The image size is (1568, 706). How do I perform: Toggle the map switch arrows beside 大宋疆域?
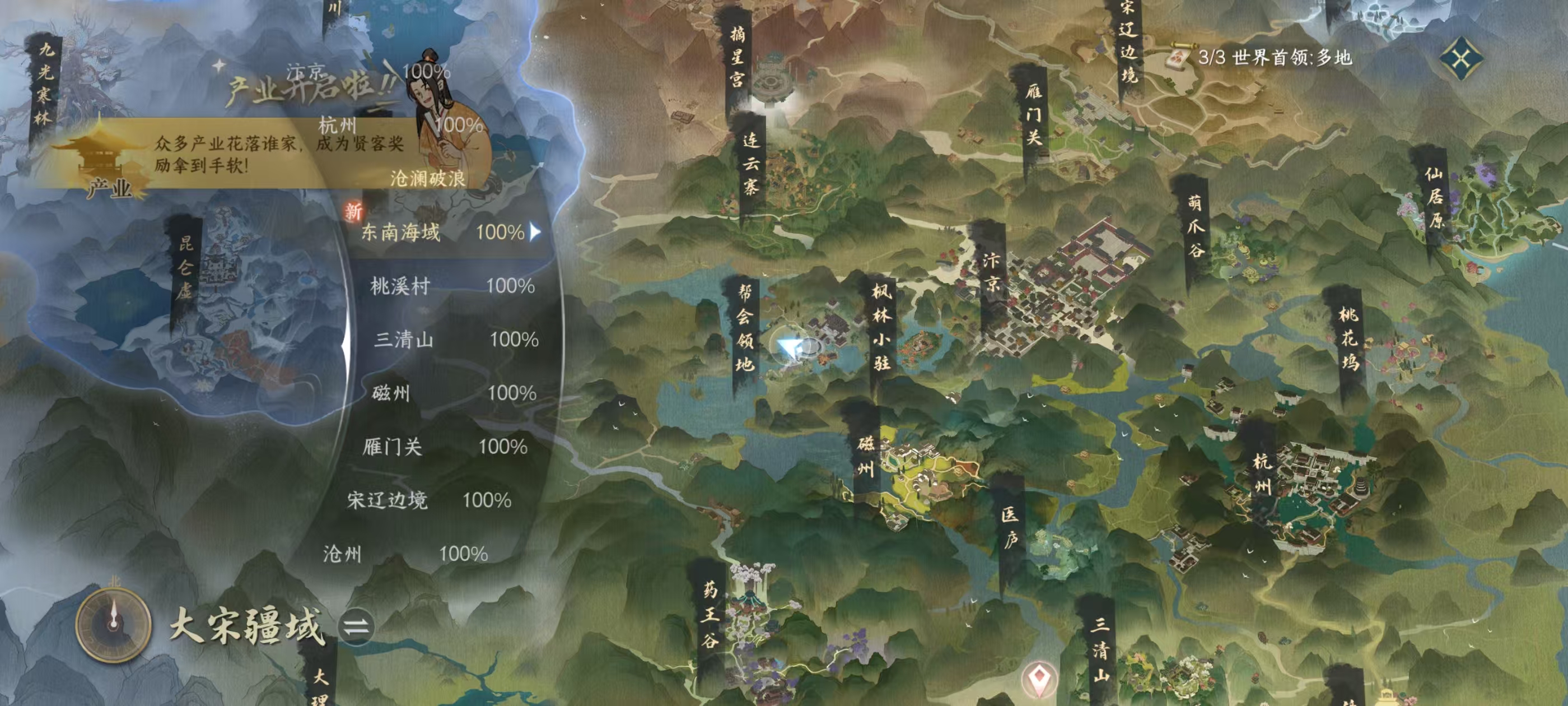pyautogui.click(x=356, y=626)
